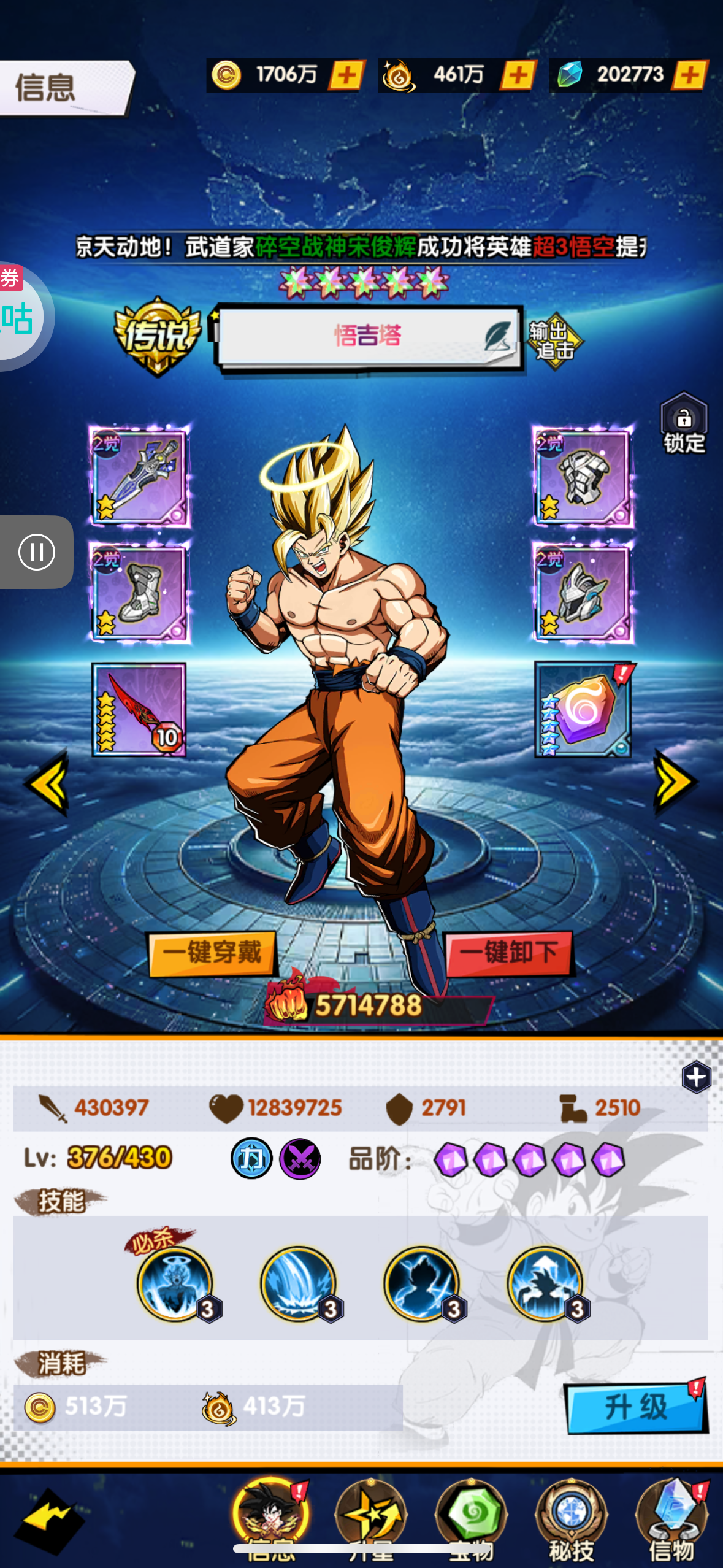Add gold coins with the plus button
Screen dimensions: 723x1568
click(x=347, y=75)
